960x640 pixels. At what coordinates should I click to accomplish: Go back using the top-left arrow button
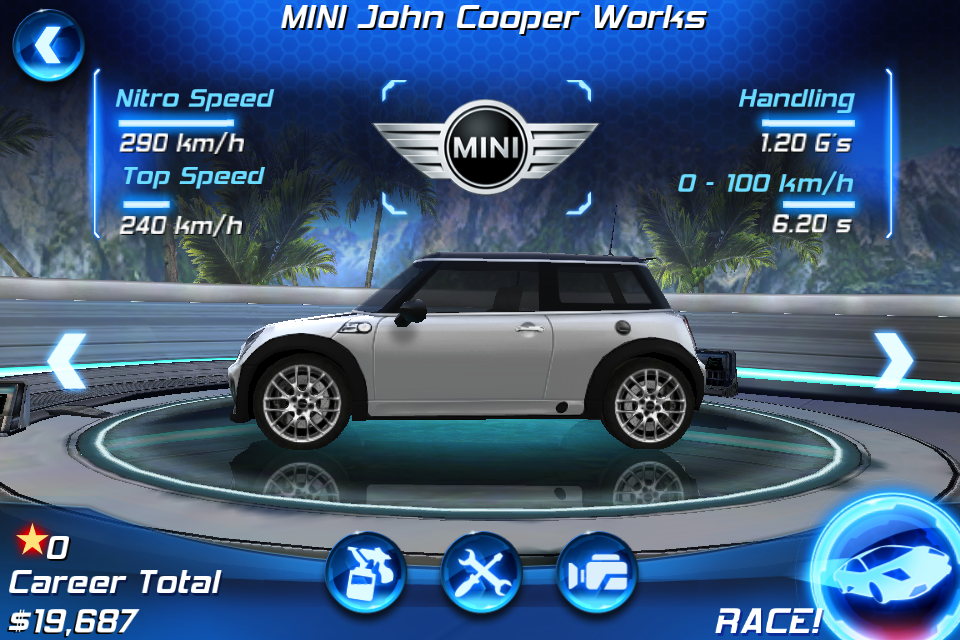point(47,47)
